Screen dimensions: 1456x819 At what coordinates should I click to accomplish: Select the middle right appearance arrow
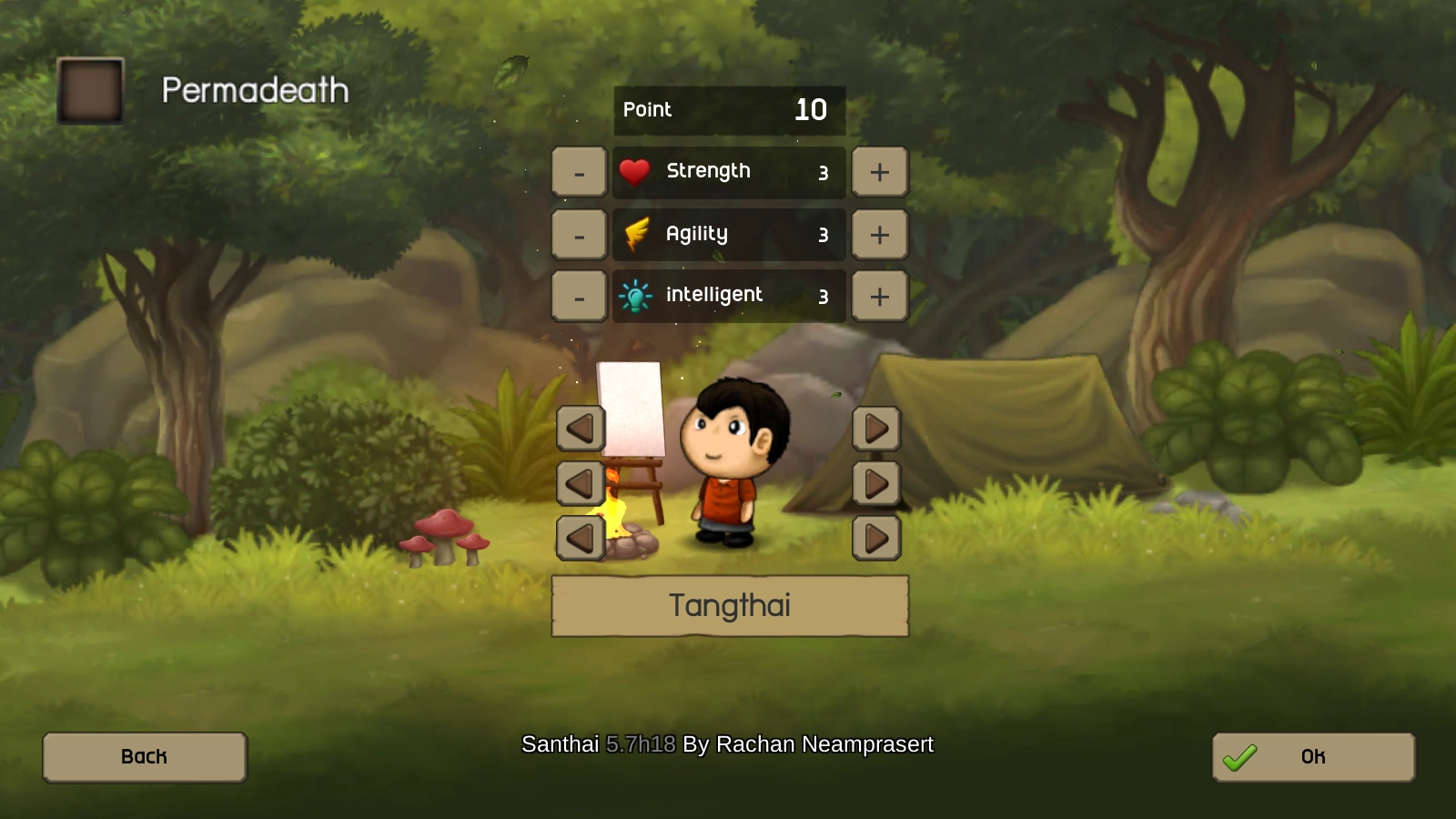876,483
